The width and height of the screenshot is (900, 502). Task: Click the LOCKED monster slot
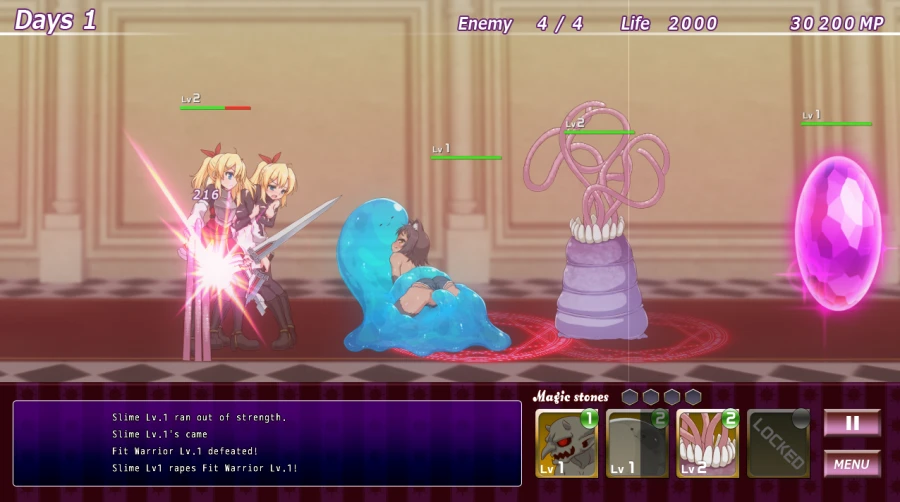click(x=778, y=443)
